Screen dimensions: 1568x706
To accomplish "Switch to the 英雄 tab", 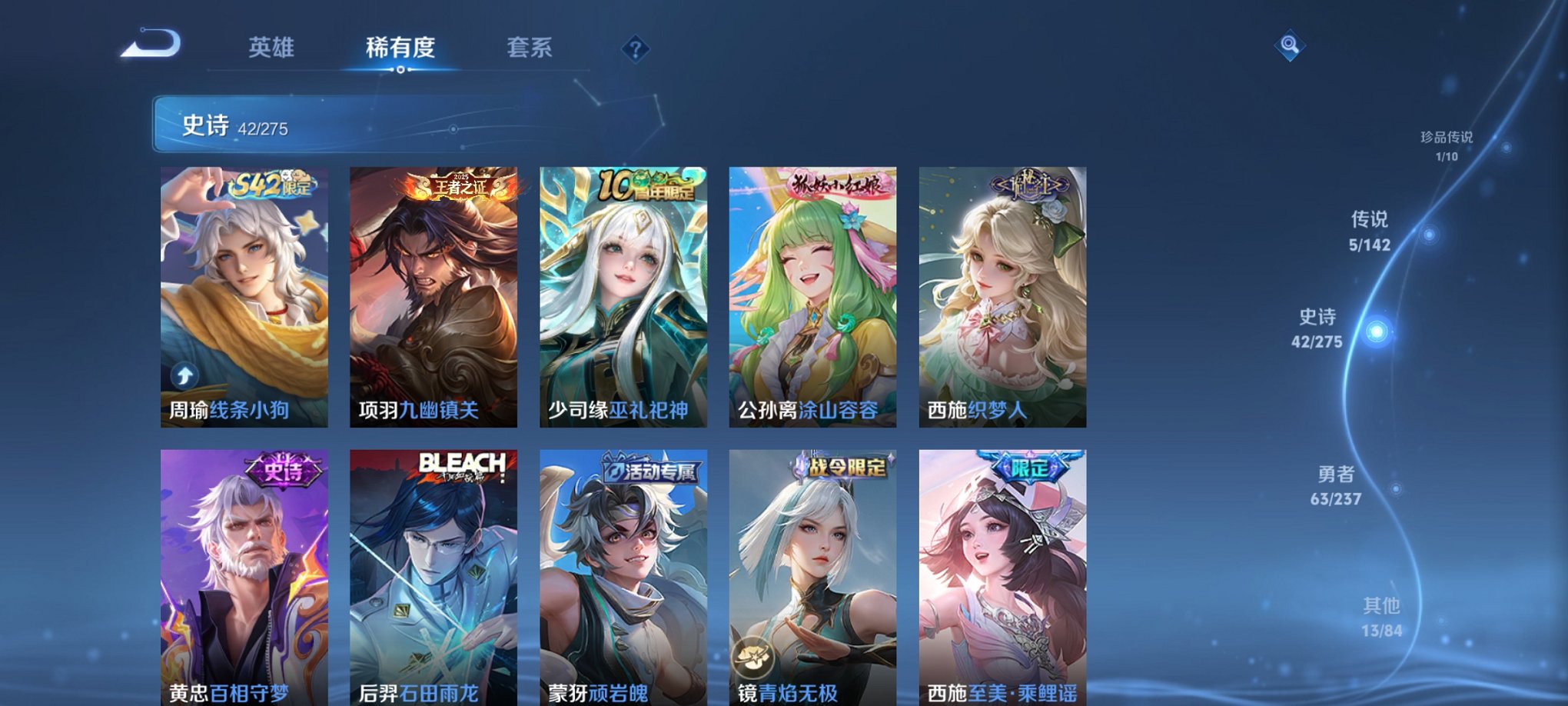I will pos(271,48).
